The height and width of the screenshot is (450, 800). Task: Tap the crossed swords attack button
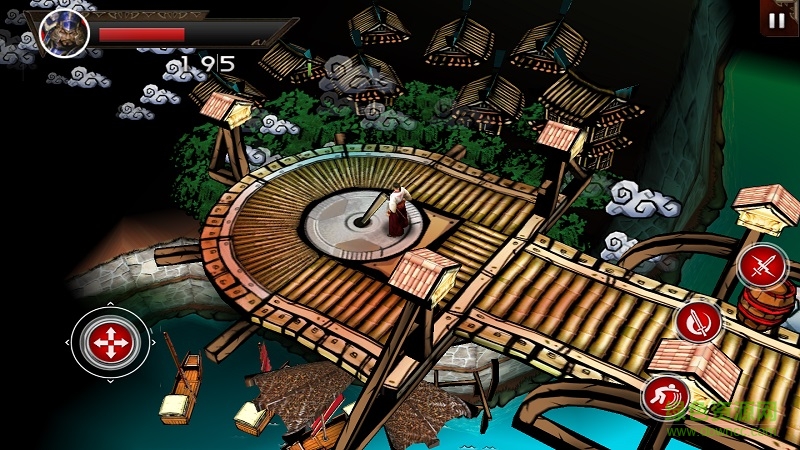[763, 266]
